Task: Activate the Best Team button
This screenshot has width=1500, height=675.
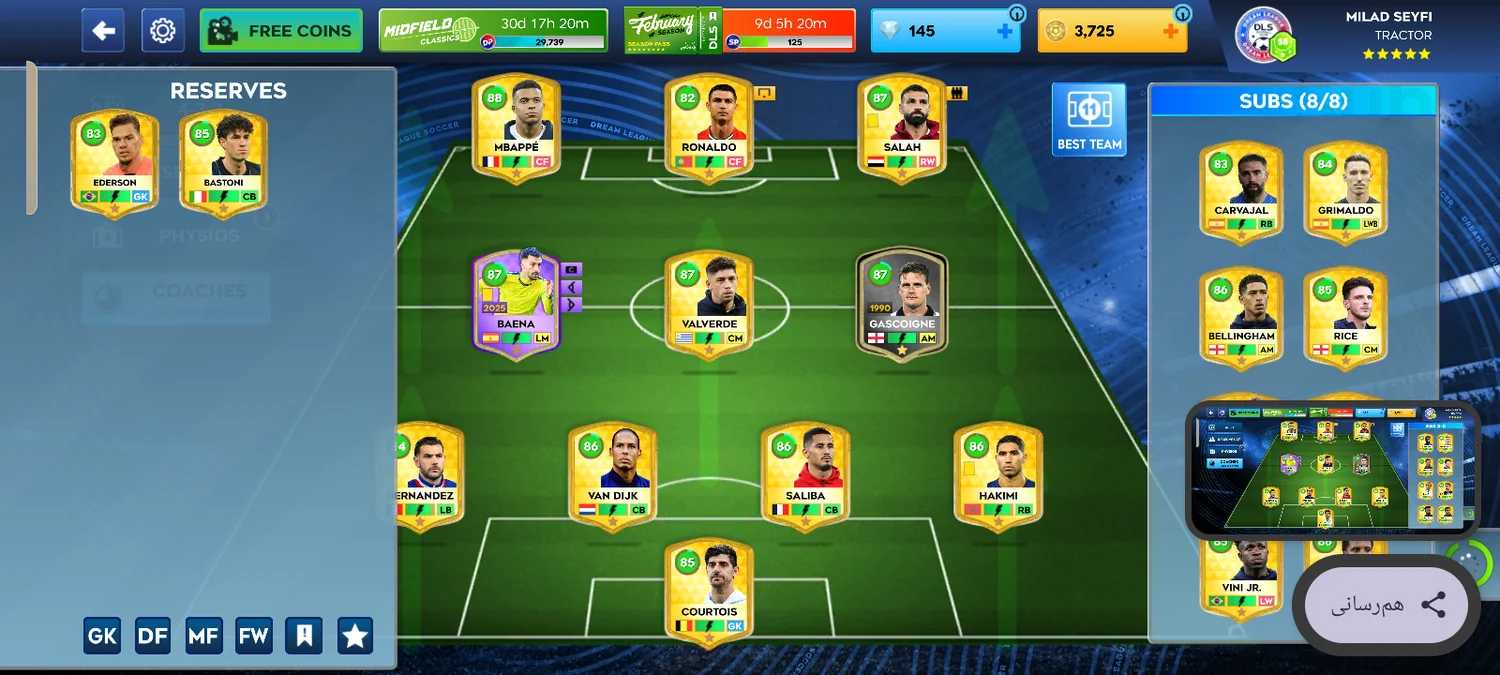Action: [1089, 119]
